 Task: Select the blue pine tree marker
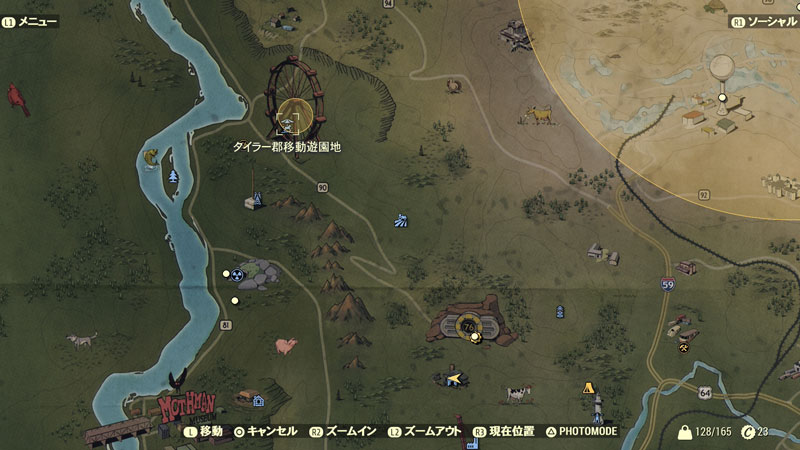pos(174,175)
